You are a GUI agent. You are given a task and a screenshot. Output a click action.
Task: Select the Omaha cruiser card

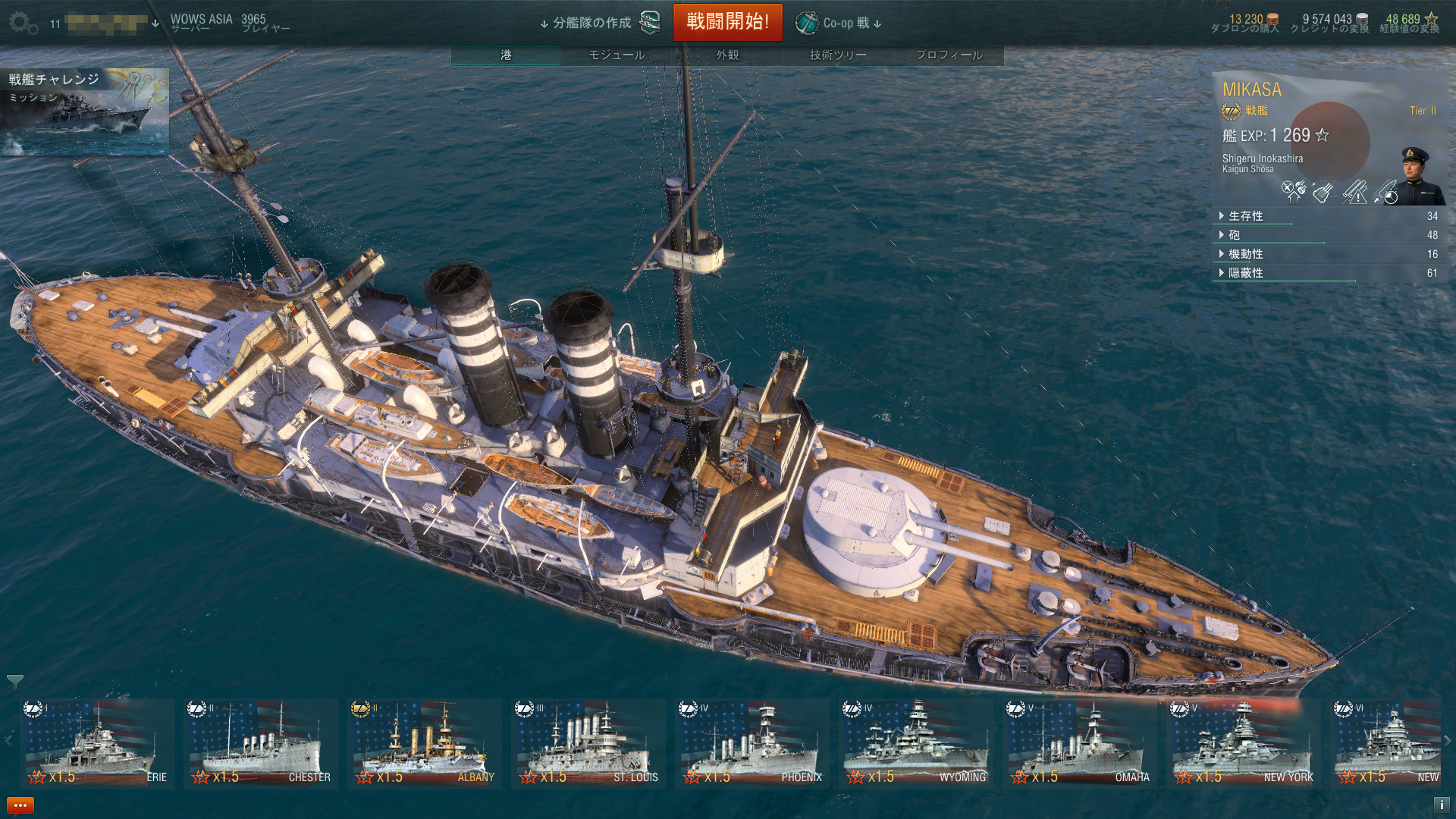pyautogui.click(x=1079, y=743)
